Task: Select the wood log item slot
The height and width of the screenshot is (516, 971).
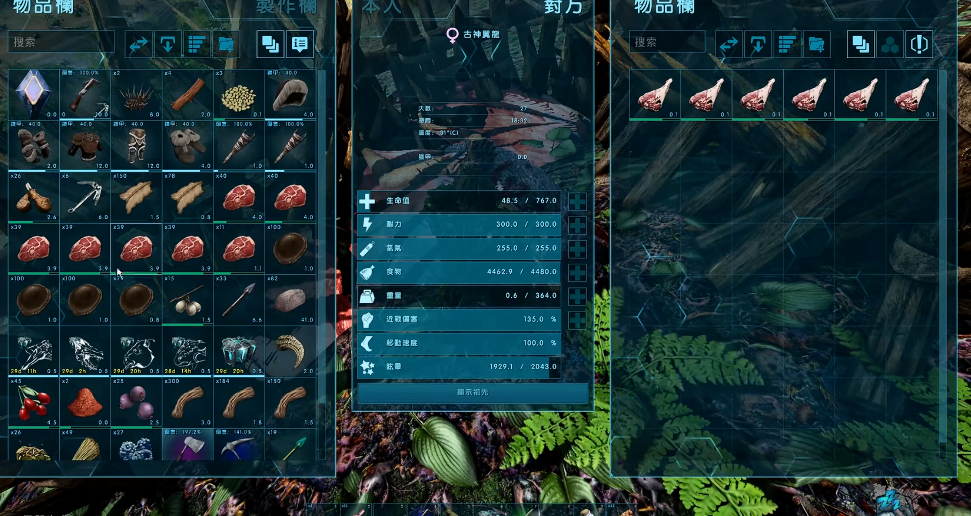Action: 187,93
